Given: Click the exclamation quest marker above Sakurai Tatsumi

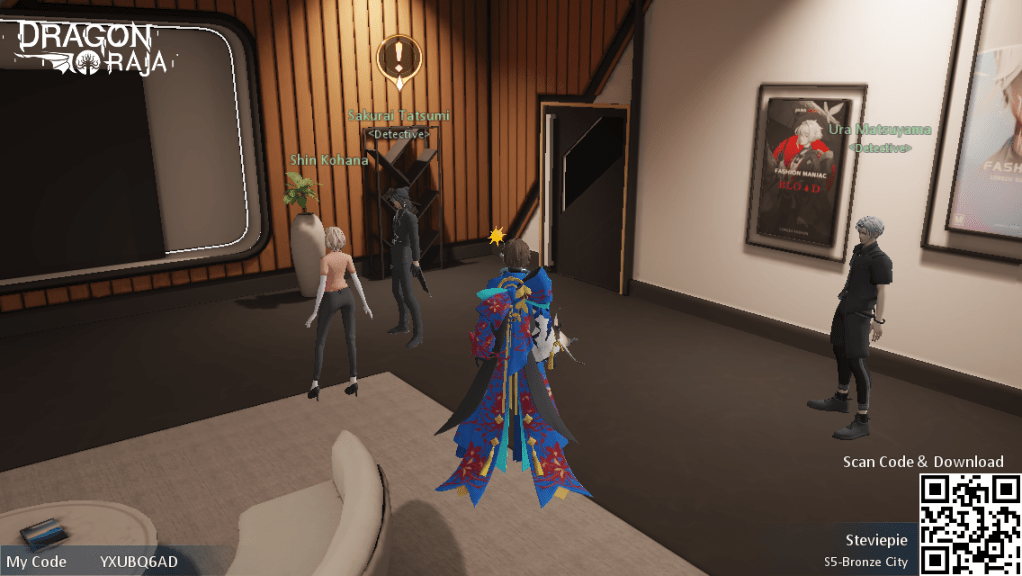Looking at the screenshot, I should [x=399, y=56].
